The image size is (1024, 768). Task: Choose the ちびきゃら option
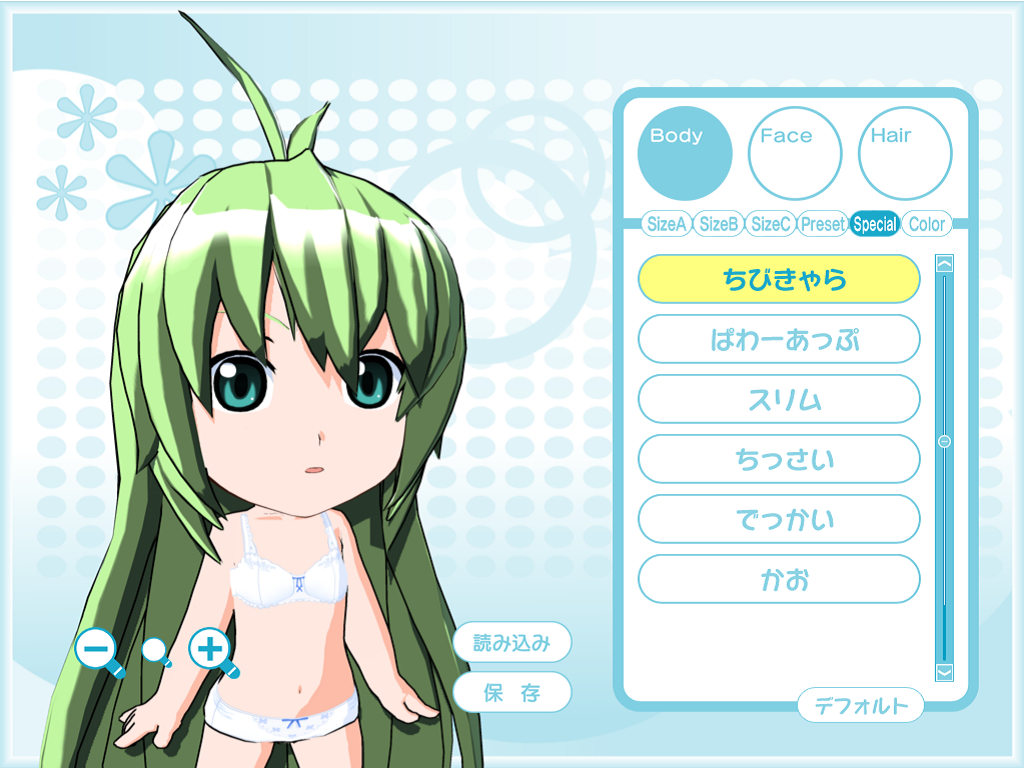[x=778, y=279]
